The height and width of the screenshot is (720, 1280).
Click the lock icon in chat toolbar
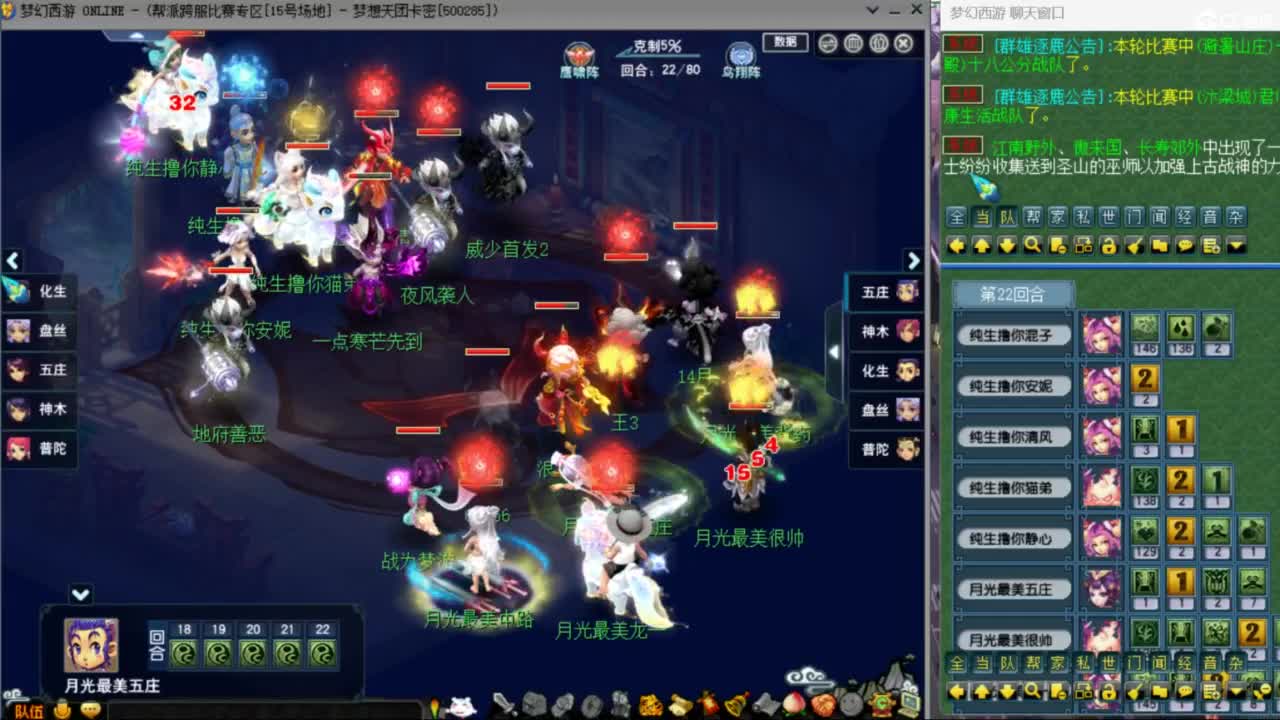pos(1109,245)
